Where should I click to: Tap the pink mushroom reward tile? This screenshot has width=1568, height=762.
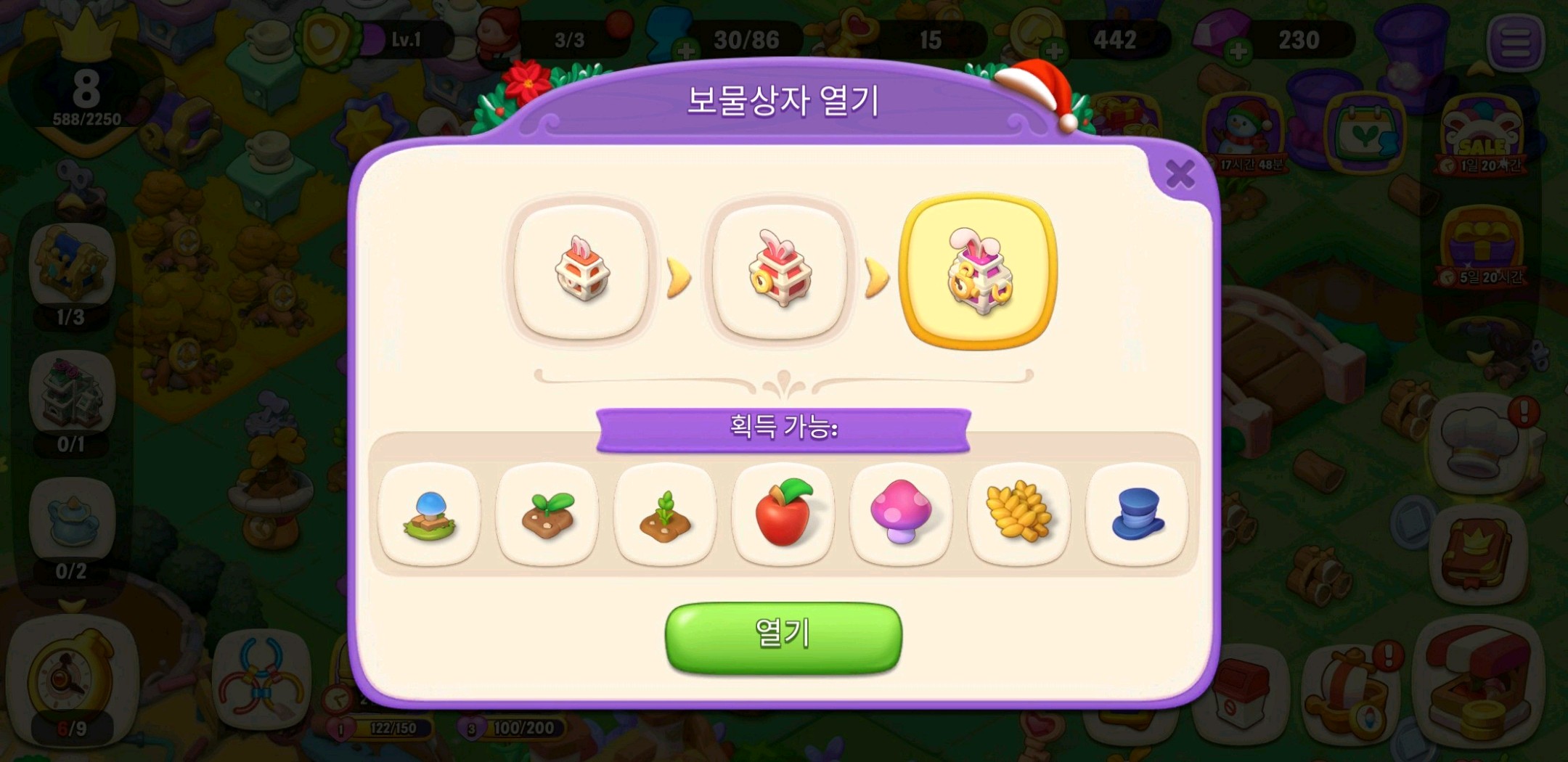[x=901, y=515]
